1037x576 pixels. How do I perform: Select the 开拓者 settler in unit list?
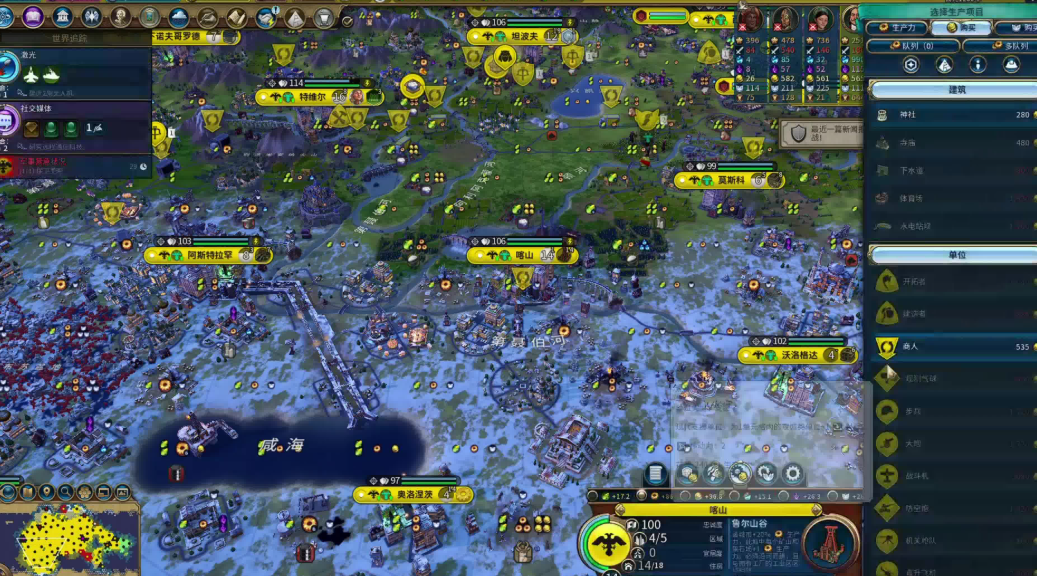pos(950,282)
